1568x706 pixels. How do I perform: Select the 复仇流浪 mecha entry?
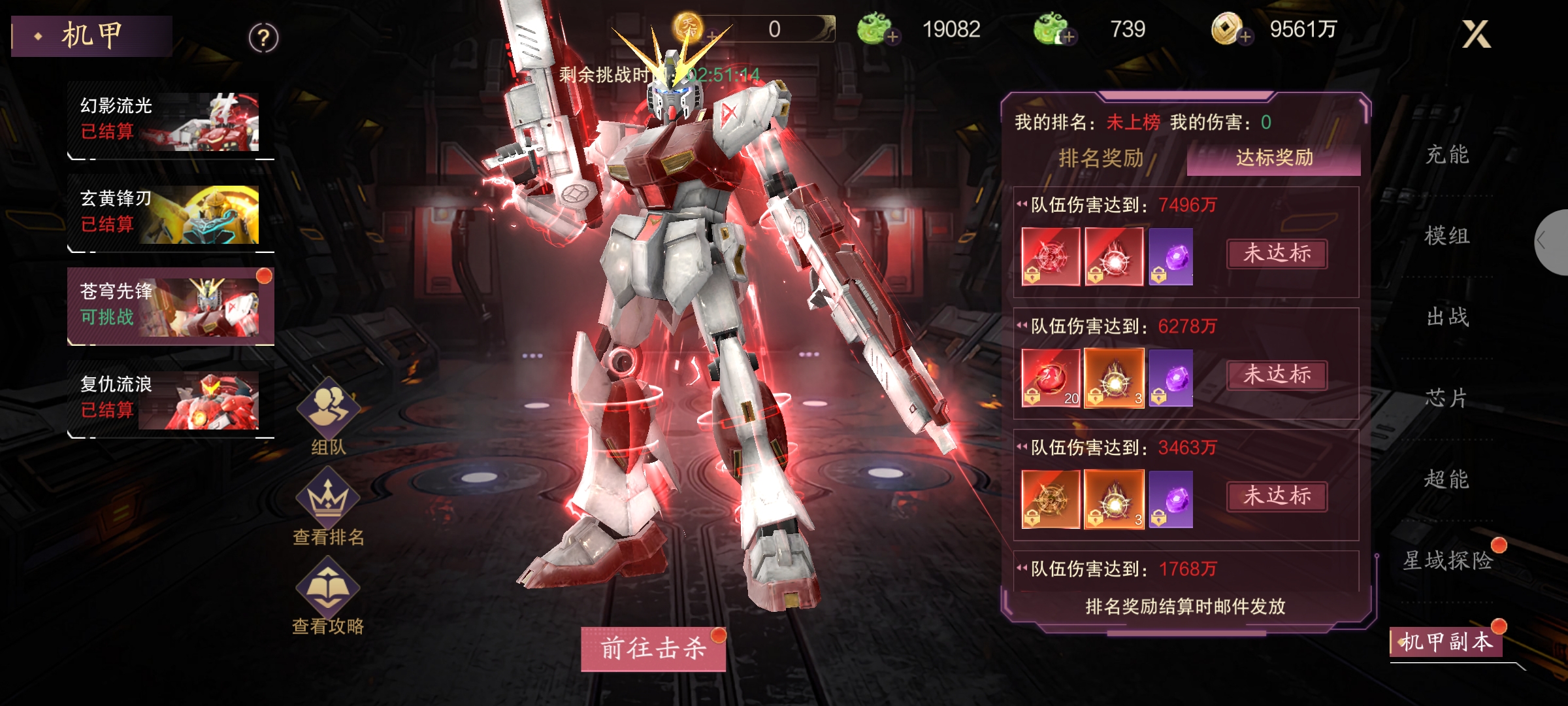click(169, 399)
